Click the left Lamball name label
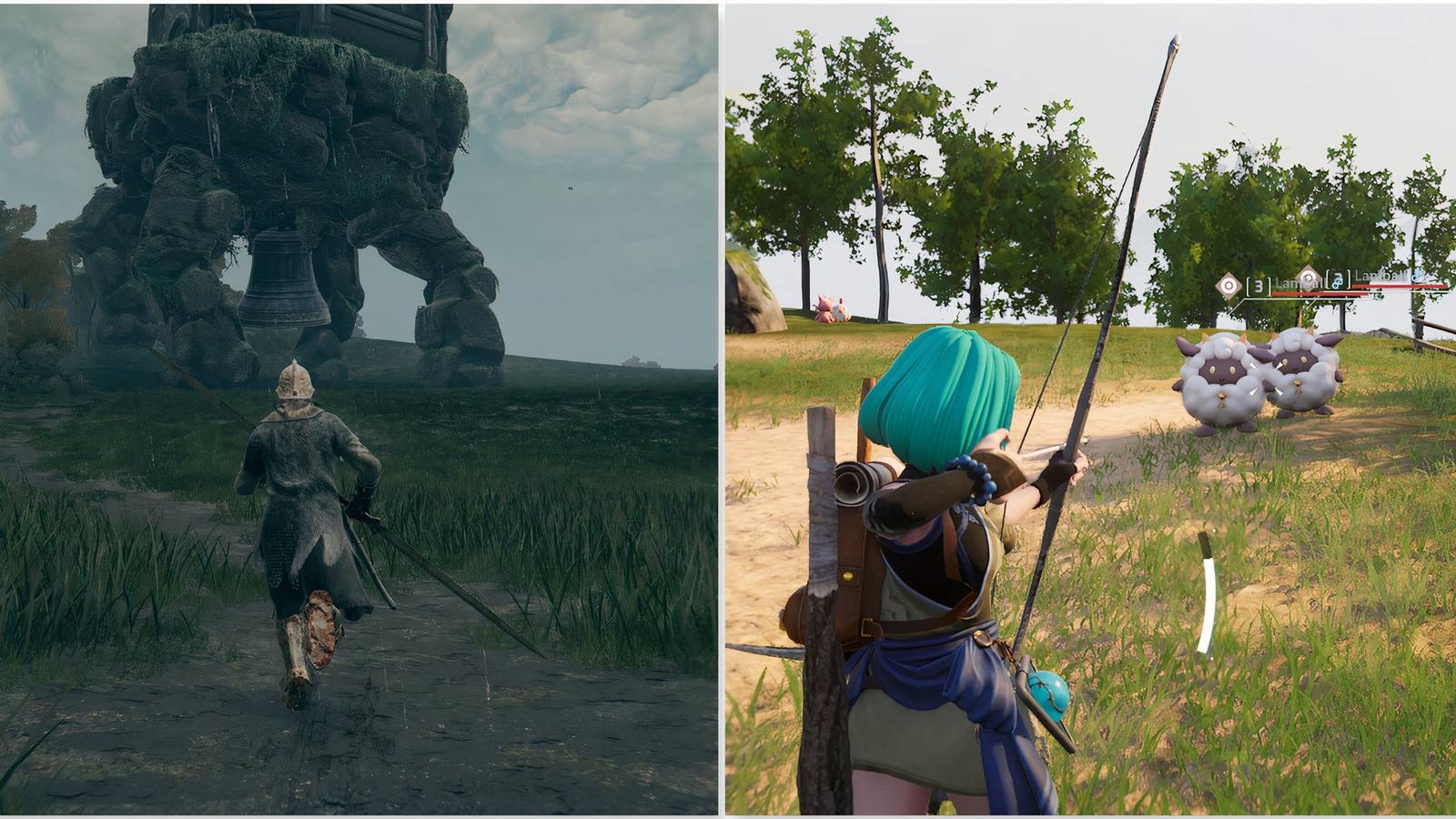The height and width of the screenshot is (819, 1456). tap(1297, 284)
